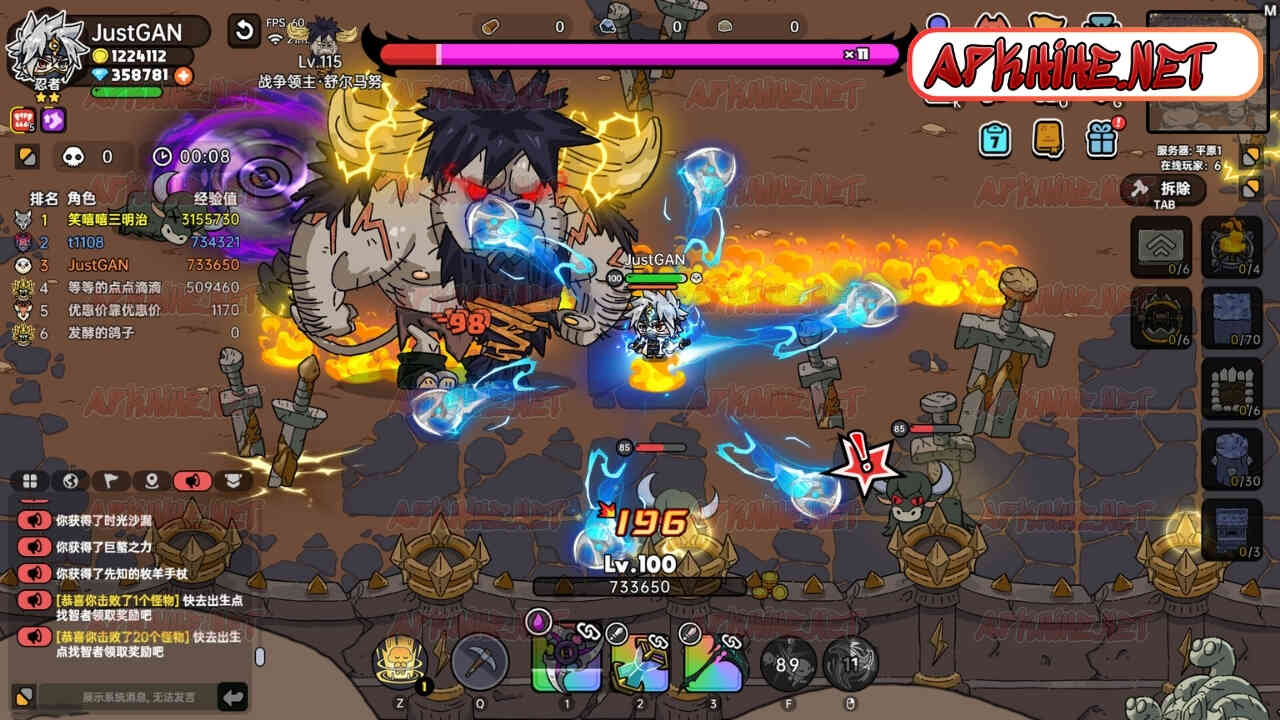Switch to the megaphone system chat tab
This screenshot has width=1280, height=720.
coord(192,481)
